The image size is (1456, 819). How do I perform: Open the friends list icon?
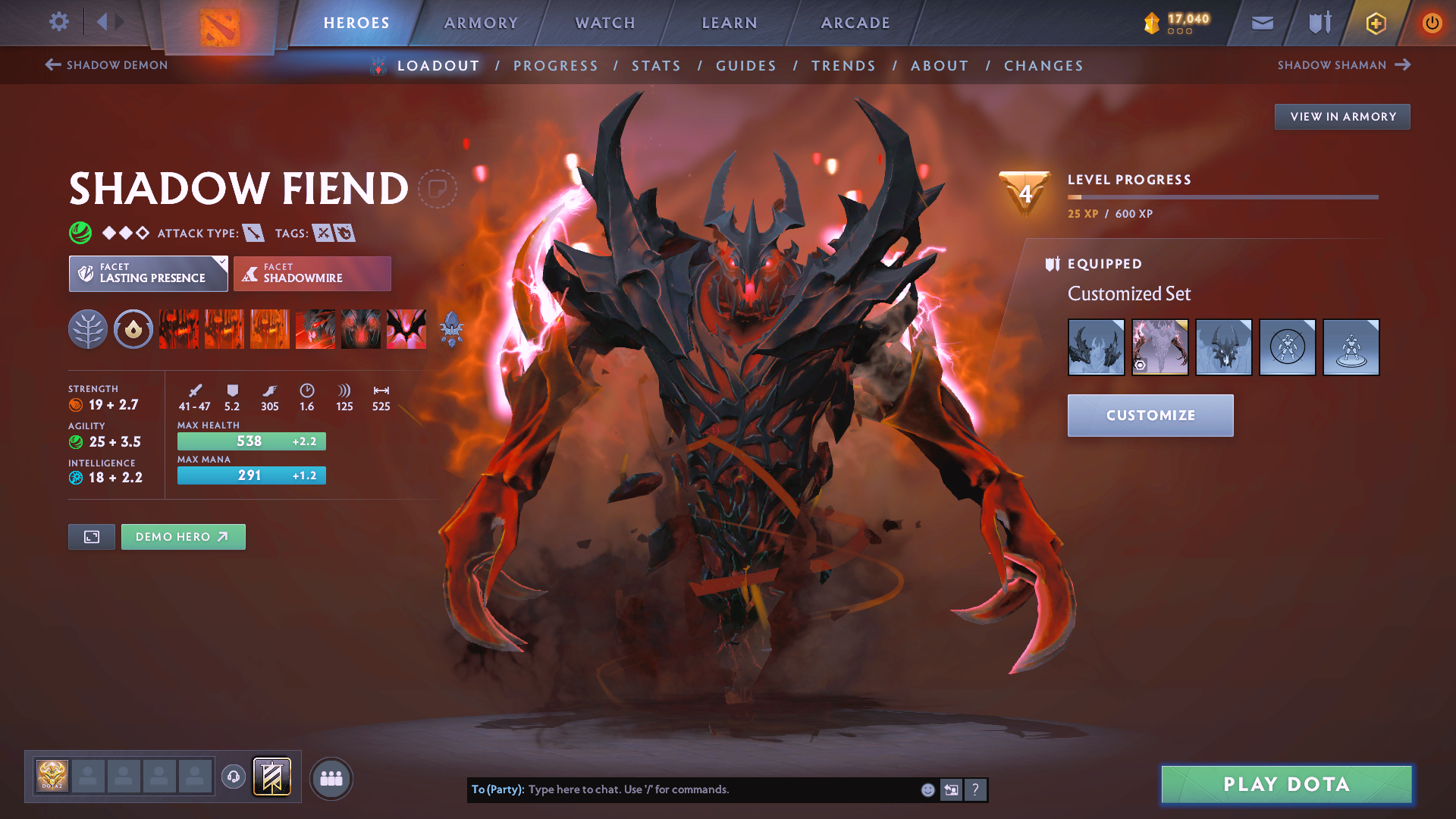tap(331, 778)
